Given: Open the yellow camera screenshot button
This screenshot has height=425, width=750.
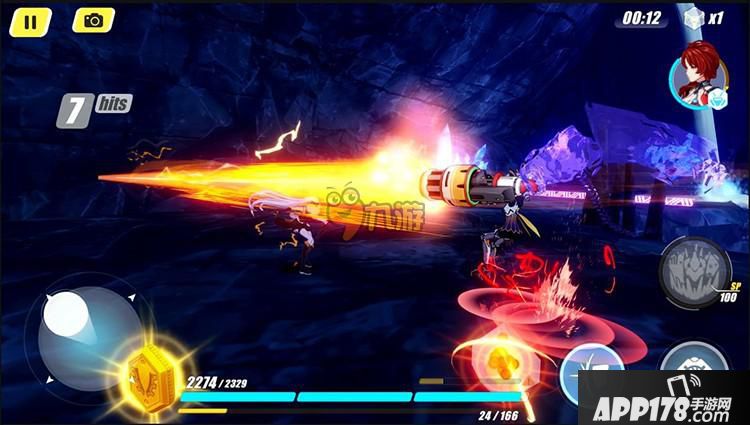Looking at the screenshot, I should [93, 20].
